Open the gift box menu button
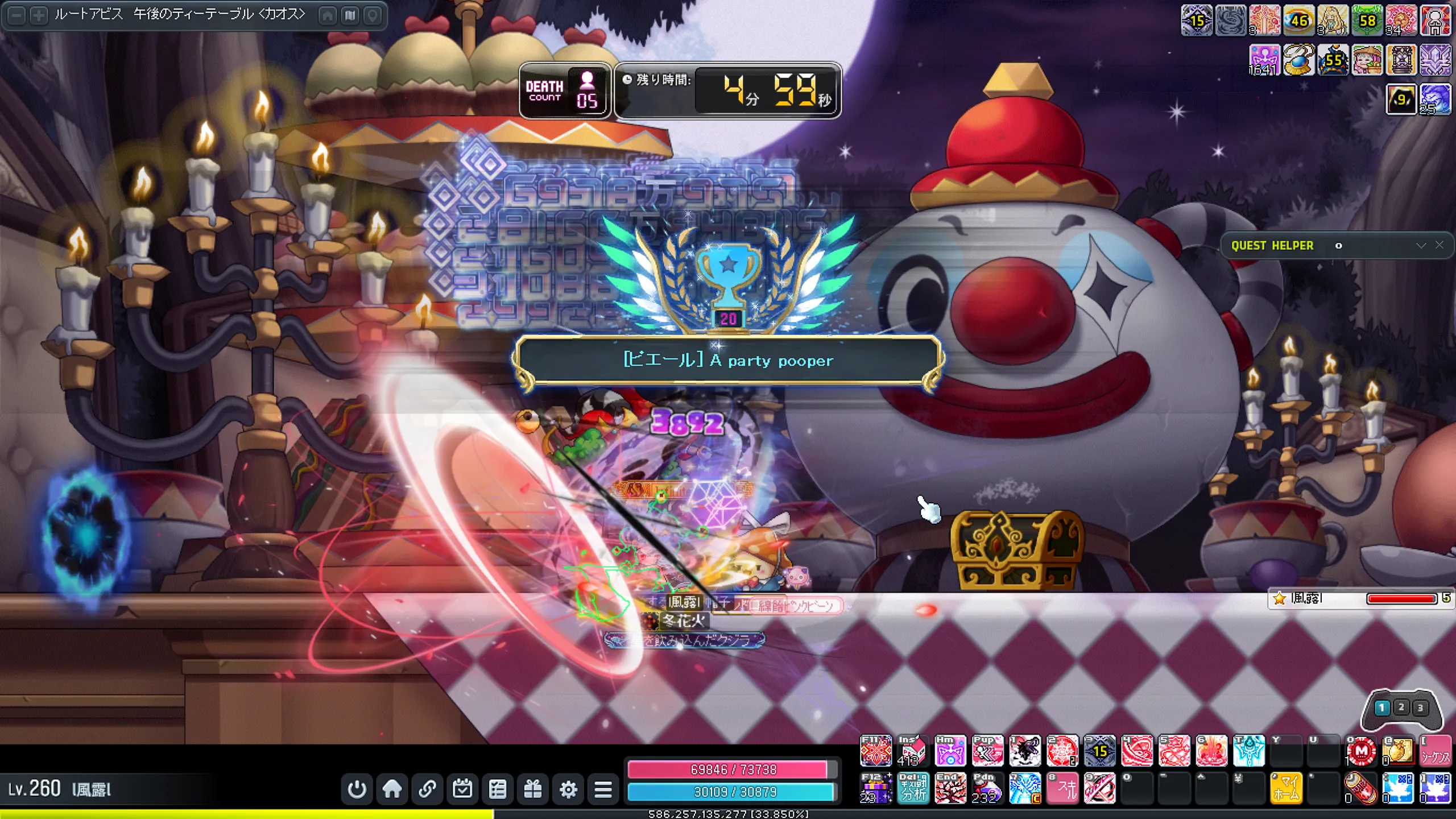Viewport: 1456px width, 819px height. tap(533, 789)
